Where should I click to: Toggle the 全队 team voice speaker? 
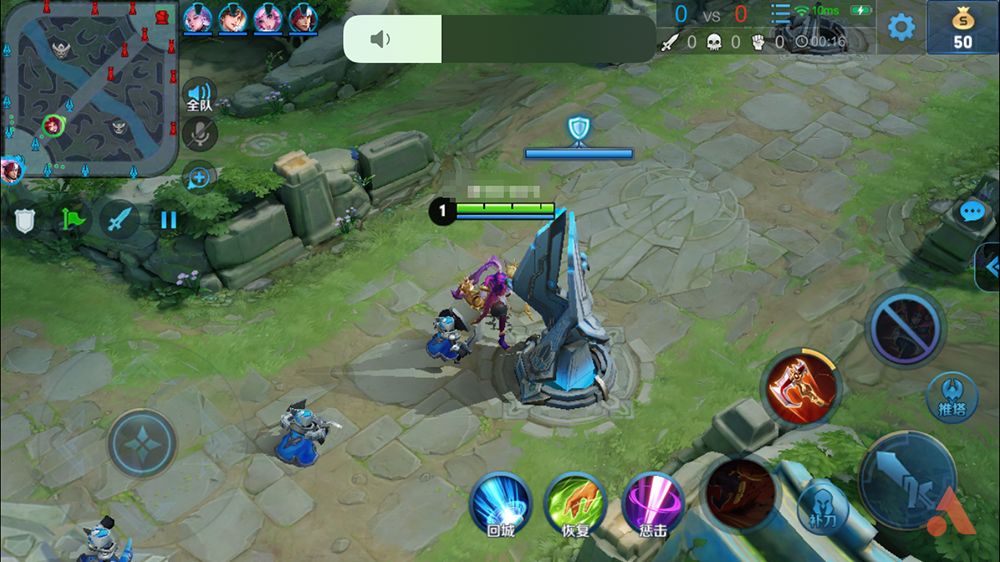[199, 95]
